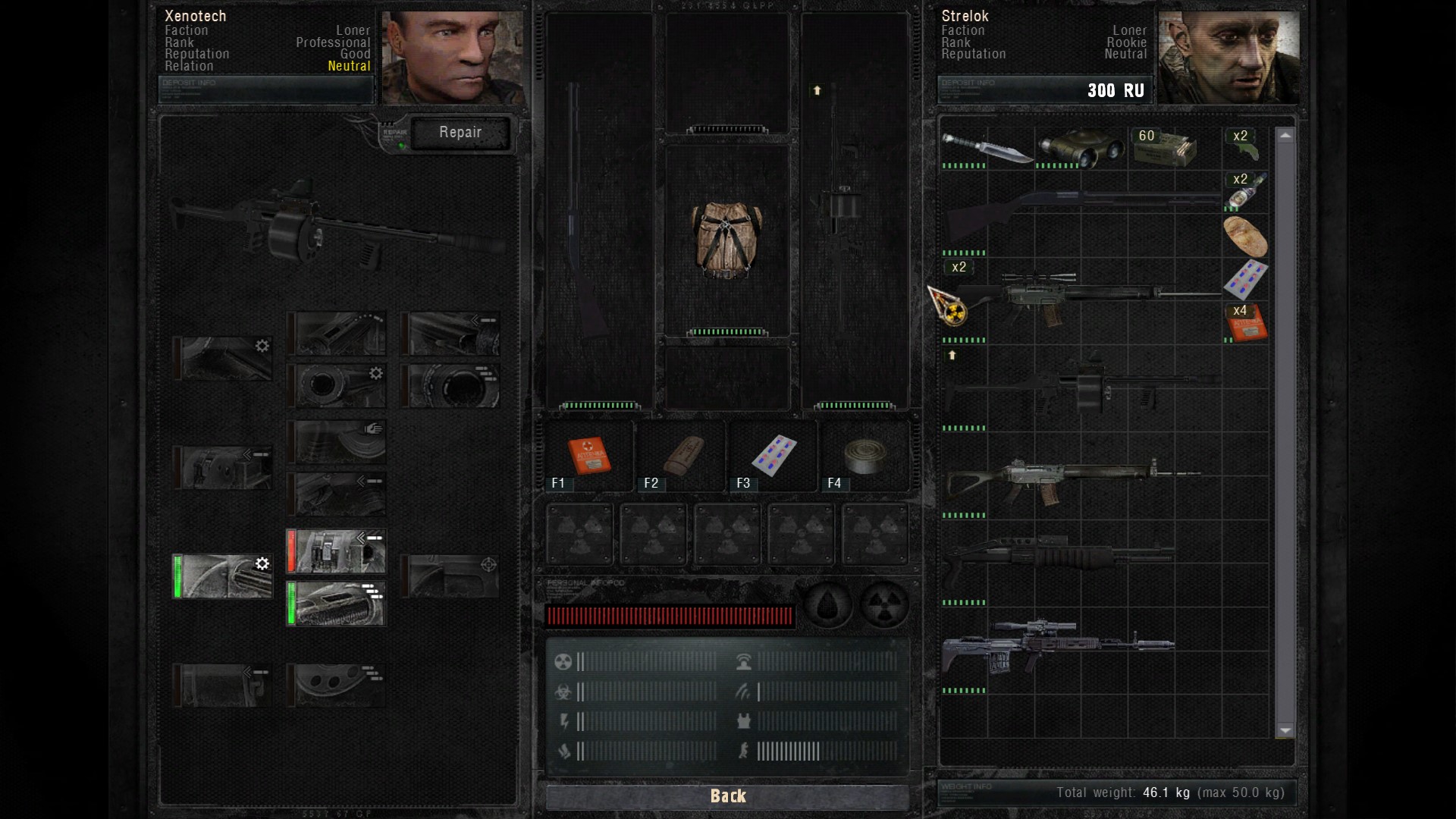Select the red-barred upgrade tile
The image size is (1456, 819).
[337, 551]
